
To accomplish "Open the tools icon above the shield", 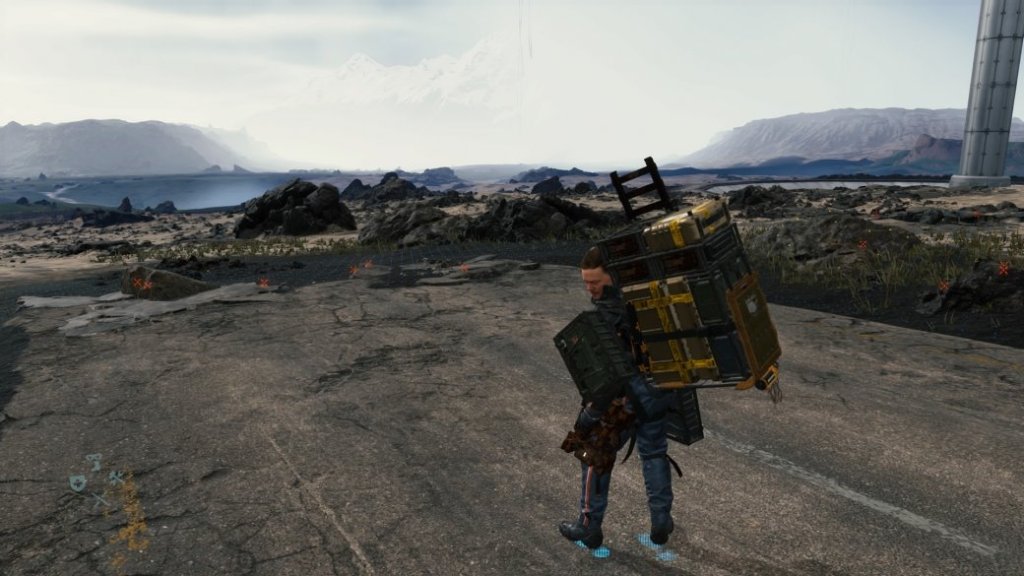I will pos(94,462).
